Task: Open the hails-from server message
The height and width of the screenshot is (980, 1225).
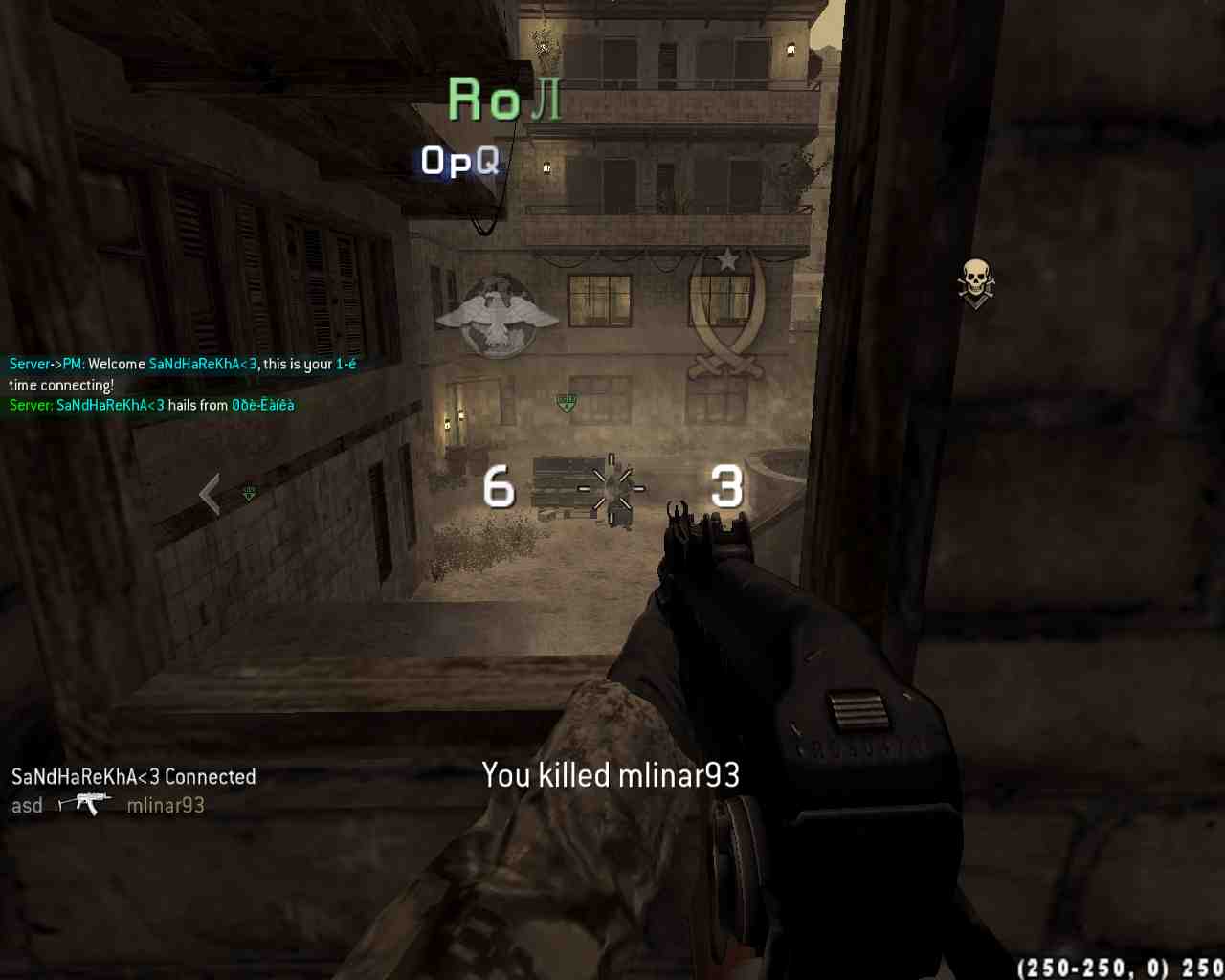Action: coord(151,404)
